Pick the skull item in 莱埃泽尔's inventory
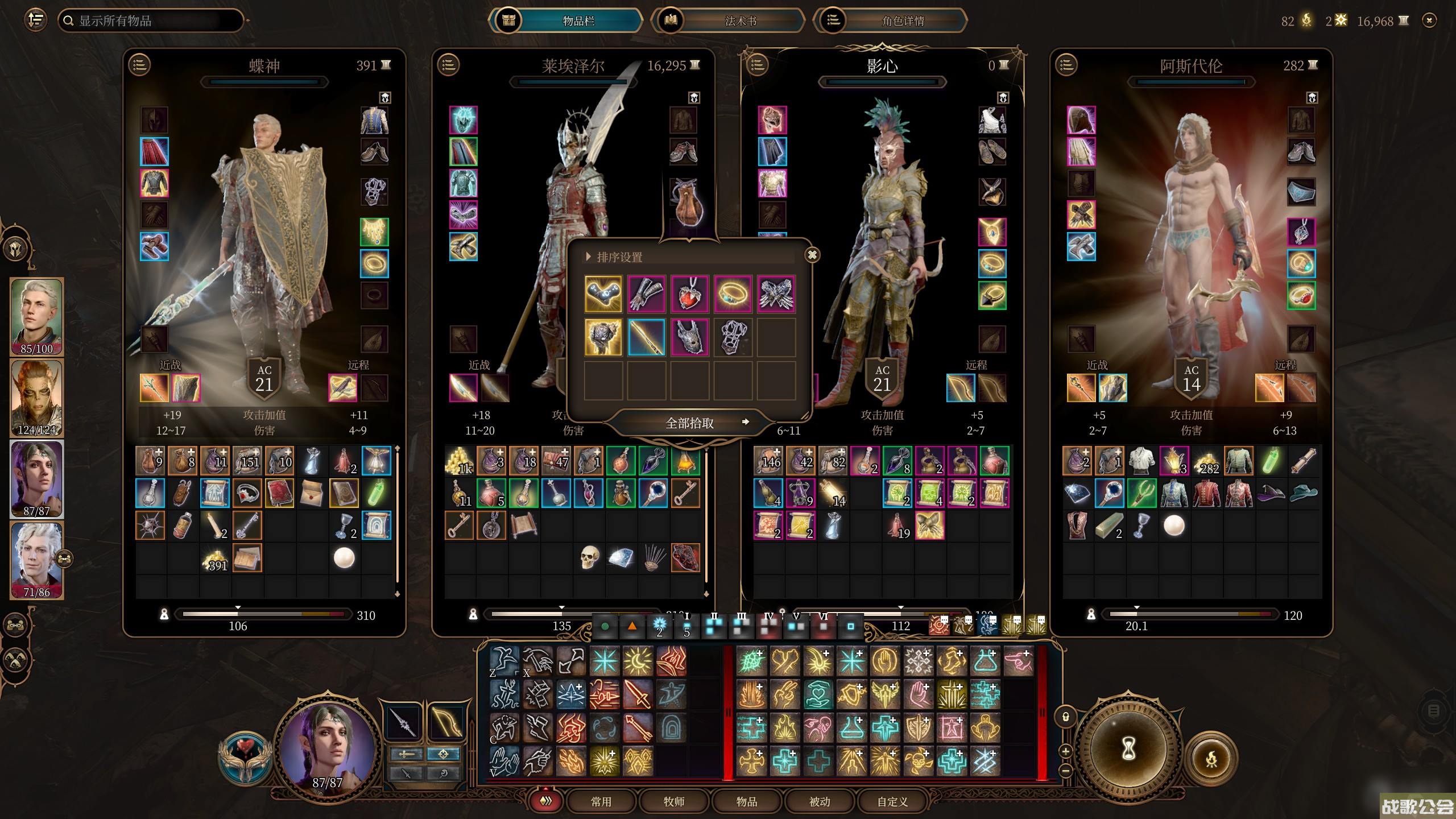Screen dimensions: 1456x819 click(x=589, y=557)
